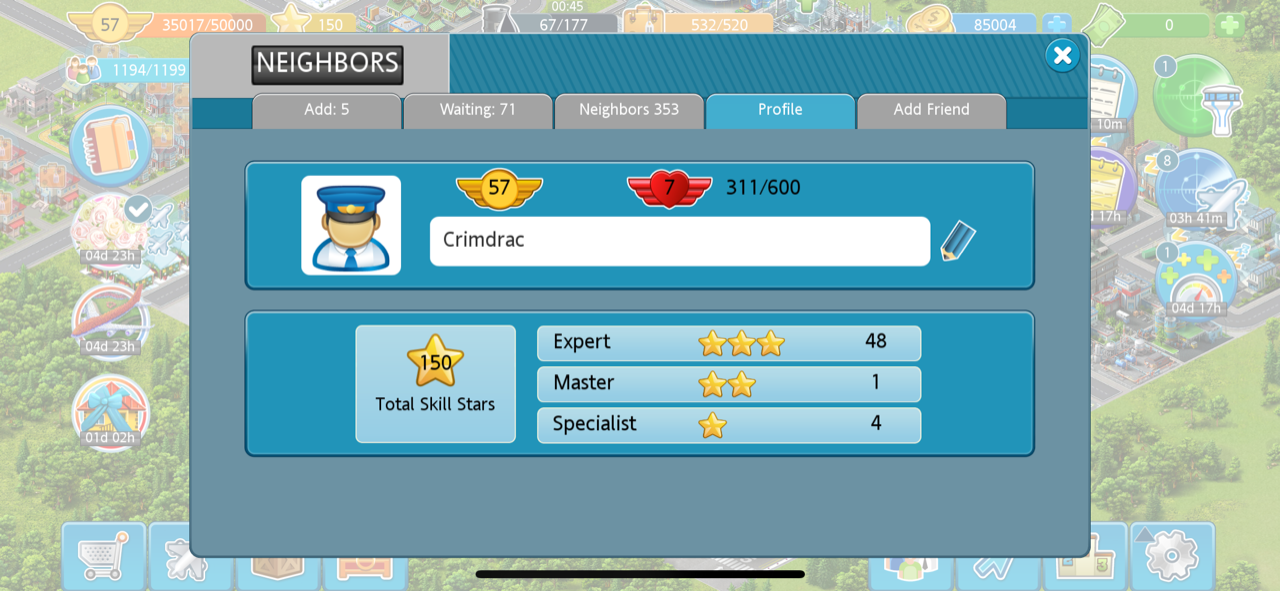Select the Crimdrac name field
This screenshot has height=591, width=1280.
tap(679, 241)
